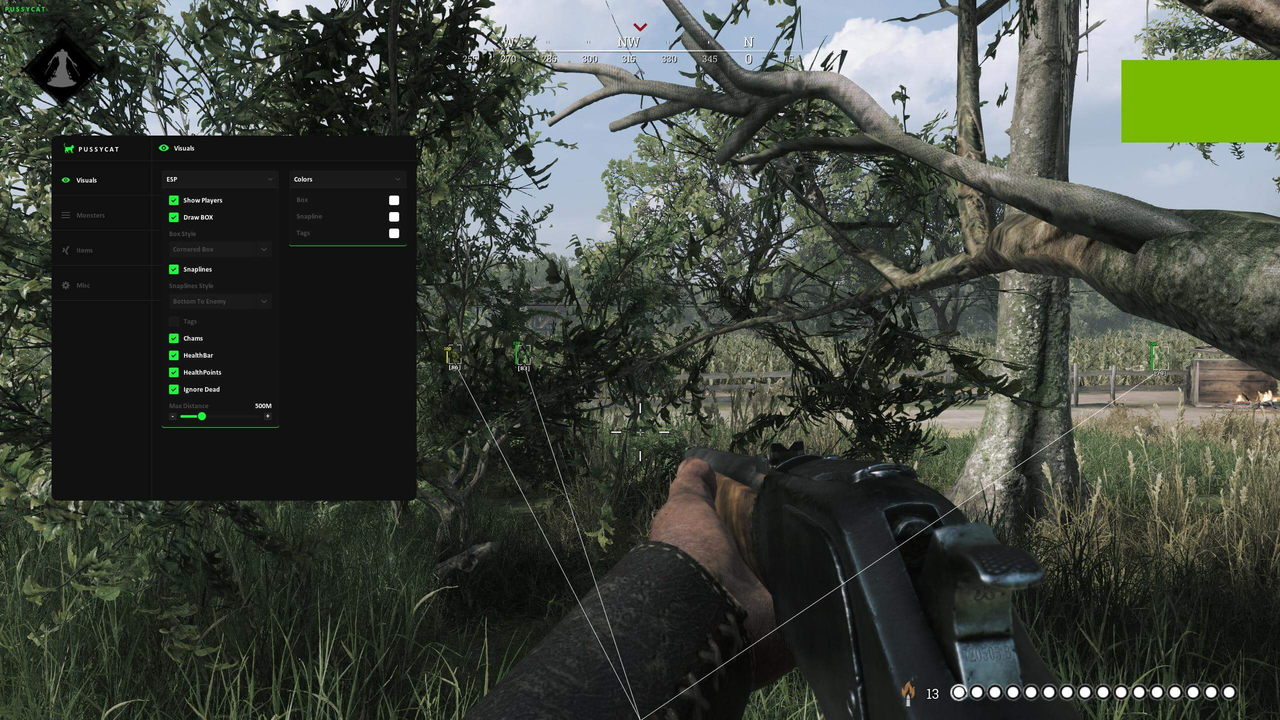Enable the Tags checkbox

(174, 321)
